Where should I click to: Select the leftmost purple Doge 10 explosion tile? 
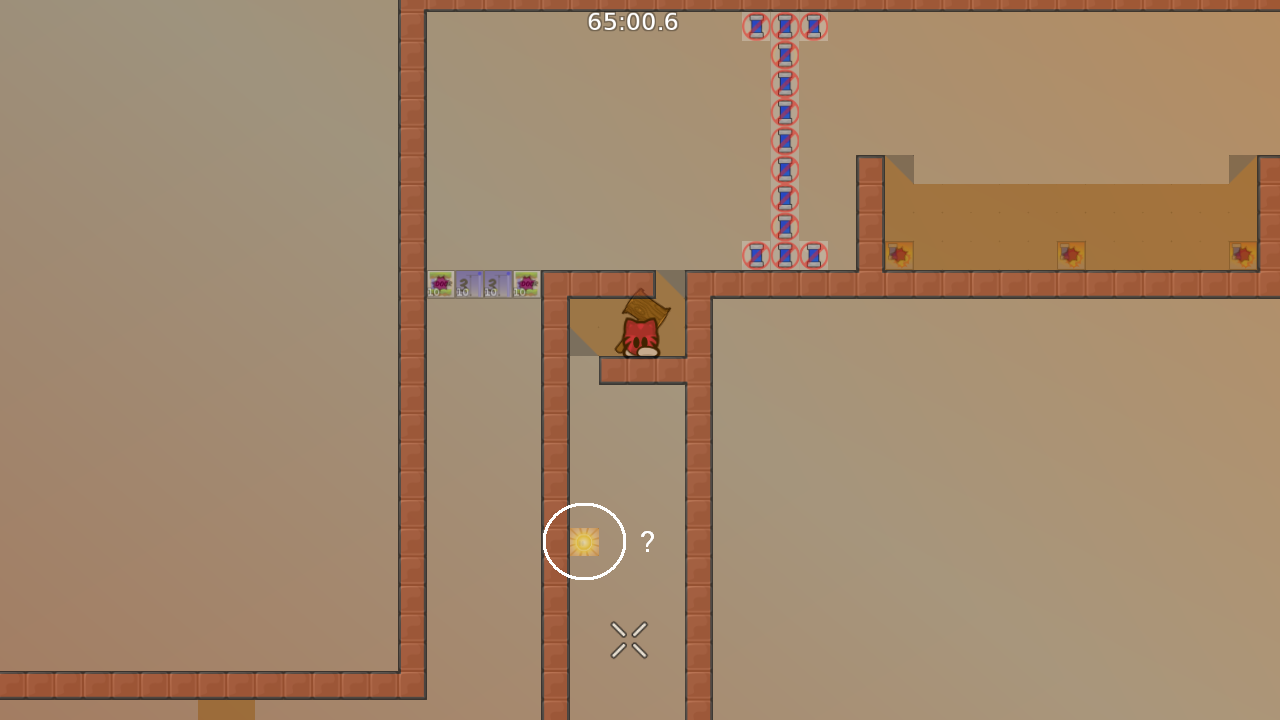click(440, 284)
